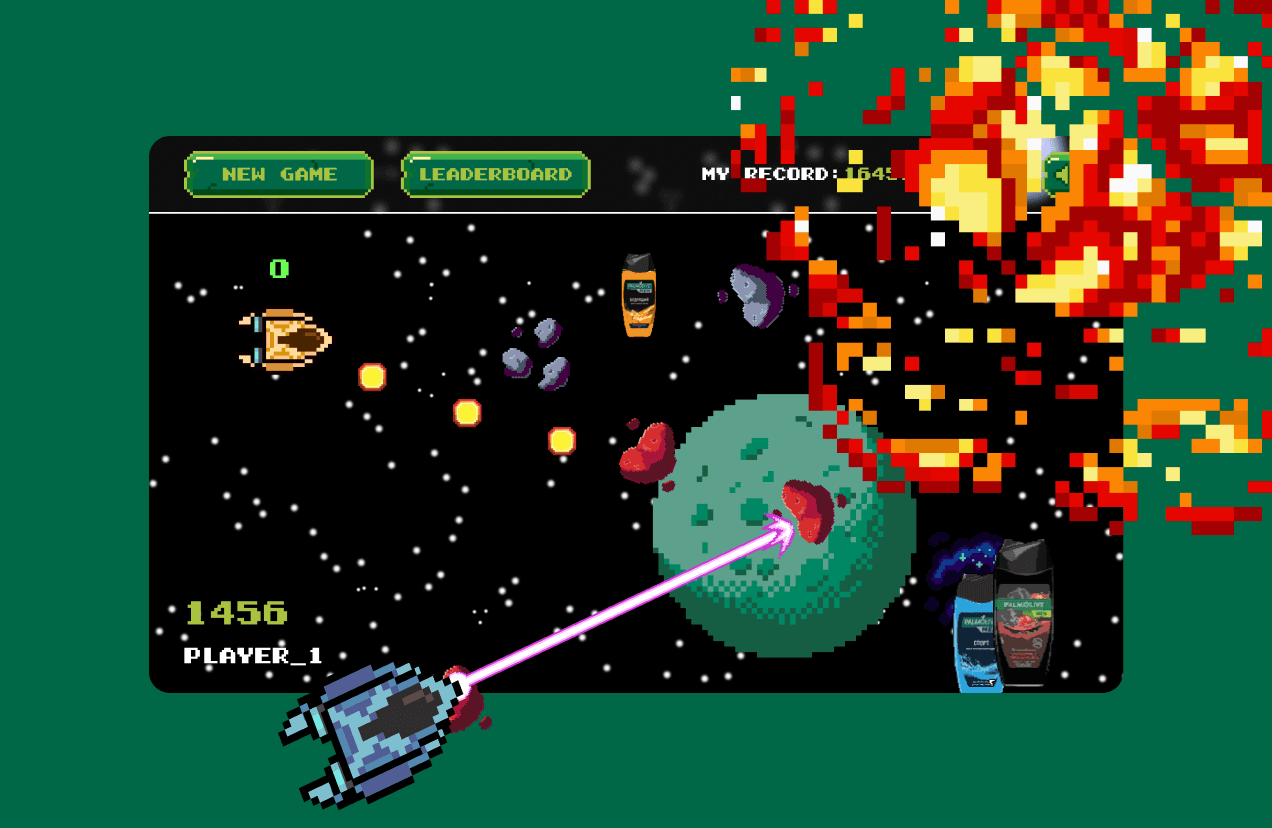Start a new game
The width and height of the screenshot is (1272, 828).
tap(279, 174)
